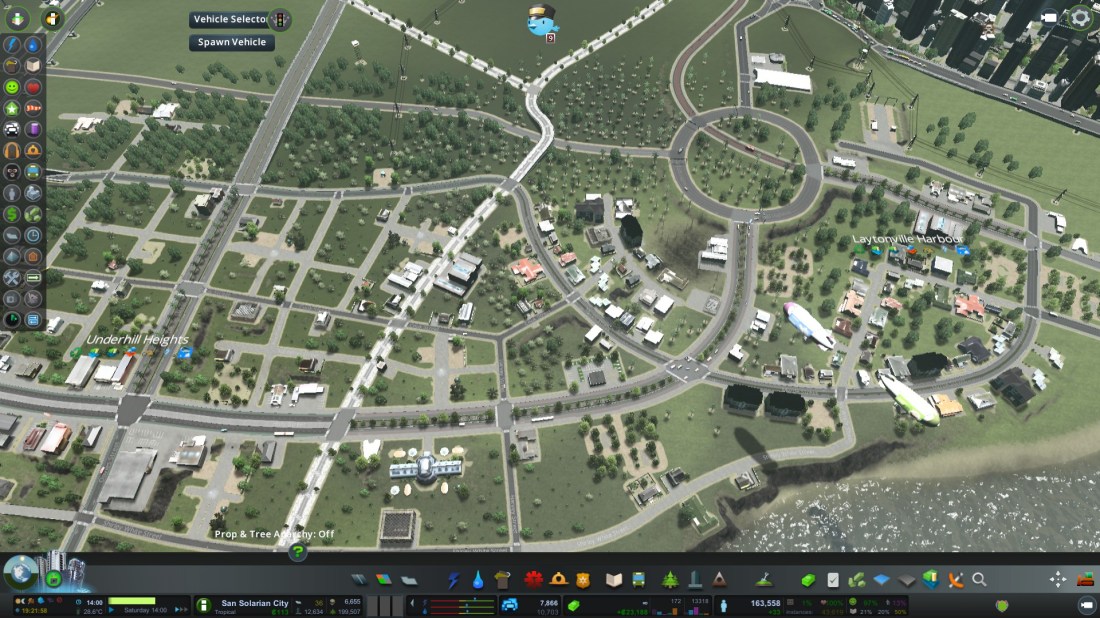Screen dimensions: 1100x618
Task: Open the healthcare build menu
Action: (532, 580)
